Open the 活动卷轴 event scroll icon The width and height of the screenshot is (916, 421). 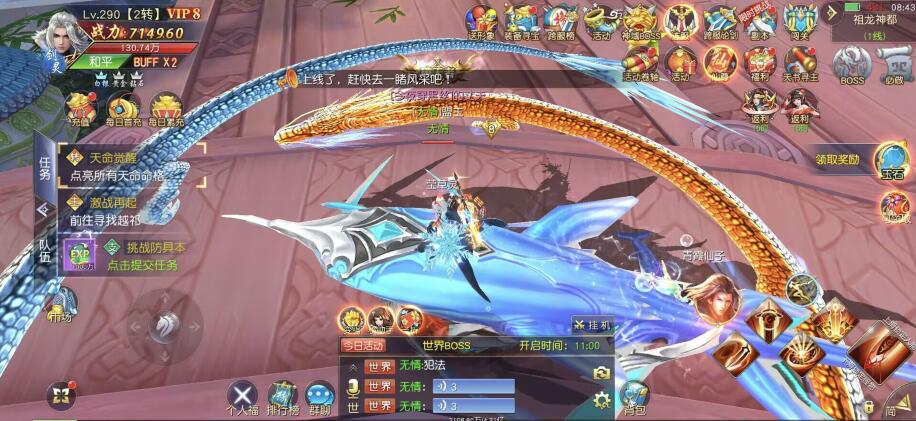click(641, 62)
